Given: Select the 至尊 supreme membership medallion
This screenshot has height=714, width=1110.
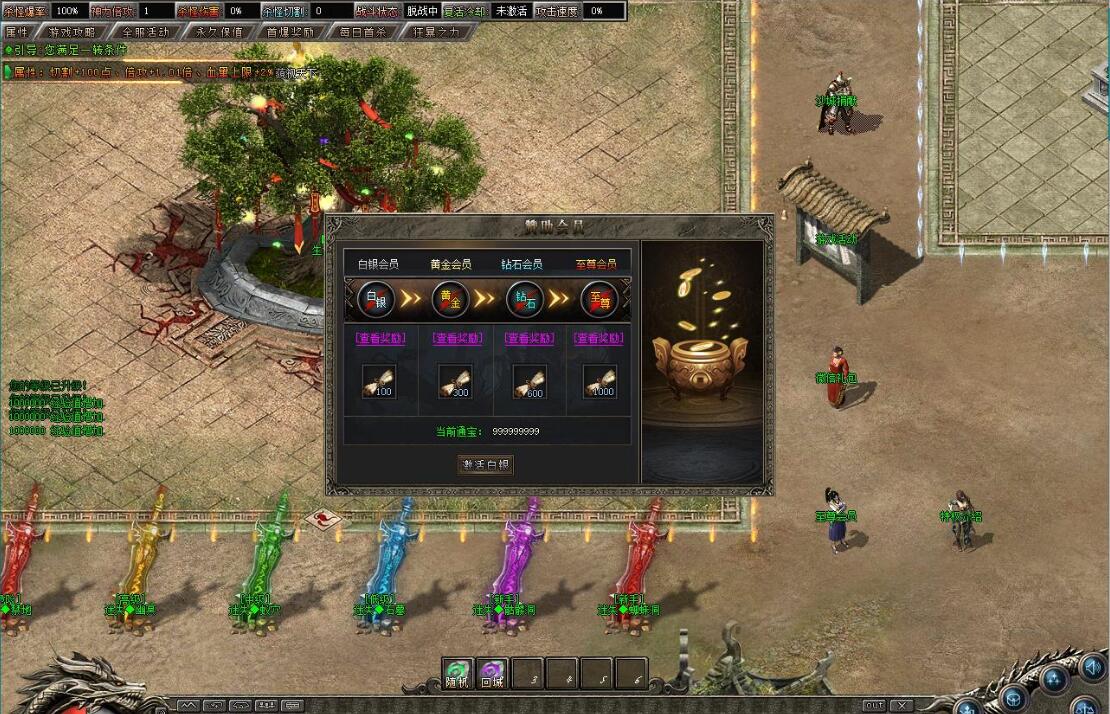Looking at the screenshot, I should point(598,298).
